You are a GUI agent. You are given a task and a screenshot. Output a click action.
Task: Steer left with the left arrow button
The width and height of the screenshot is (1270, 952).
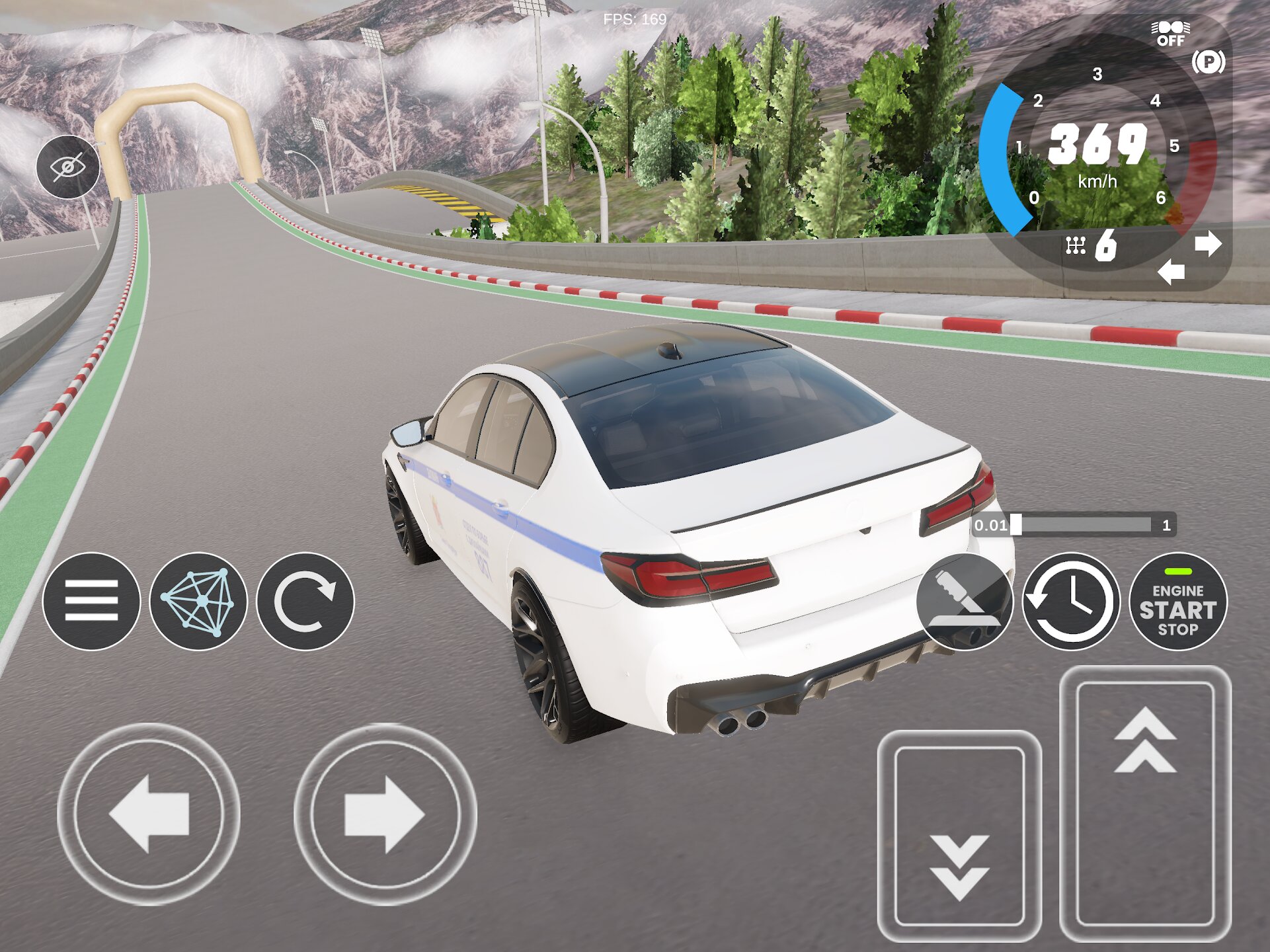point(149,814)
